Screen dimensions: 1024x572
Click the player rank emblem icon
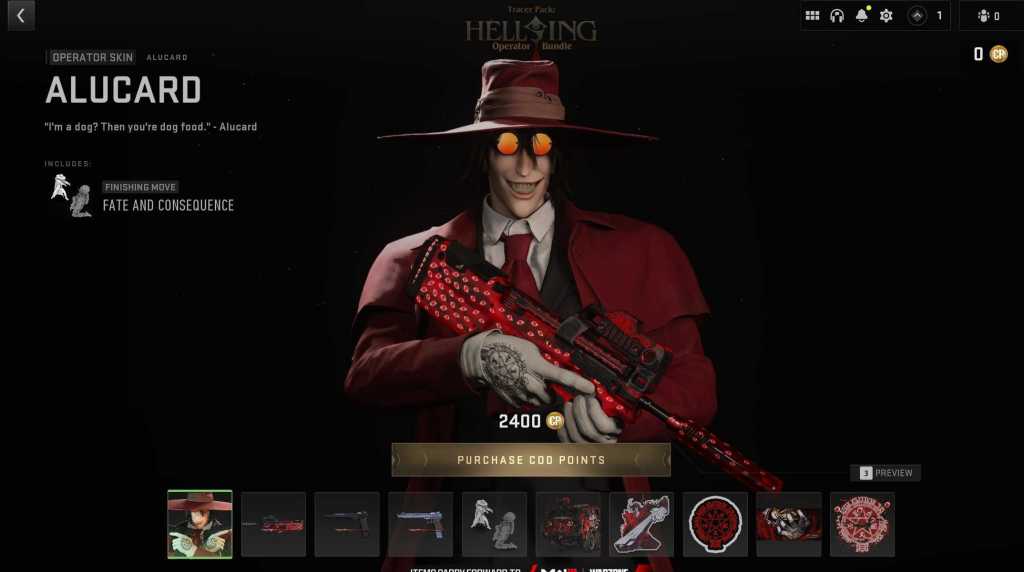(x=917, y=16)
